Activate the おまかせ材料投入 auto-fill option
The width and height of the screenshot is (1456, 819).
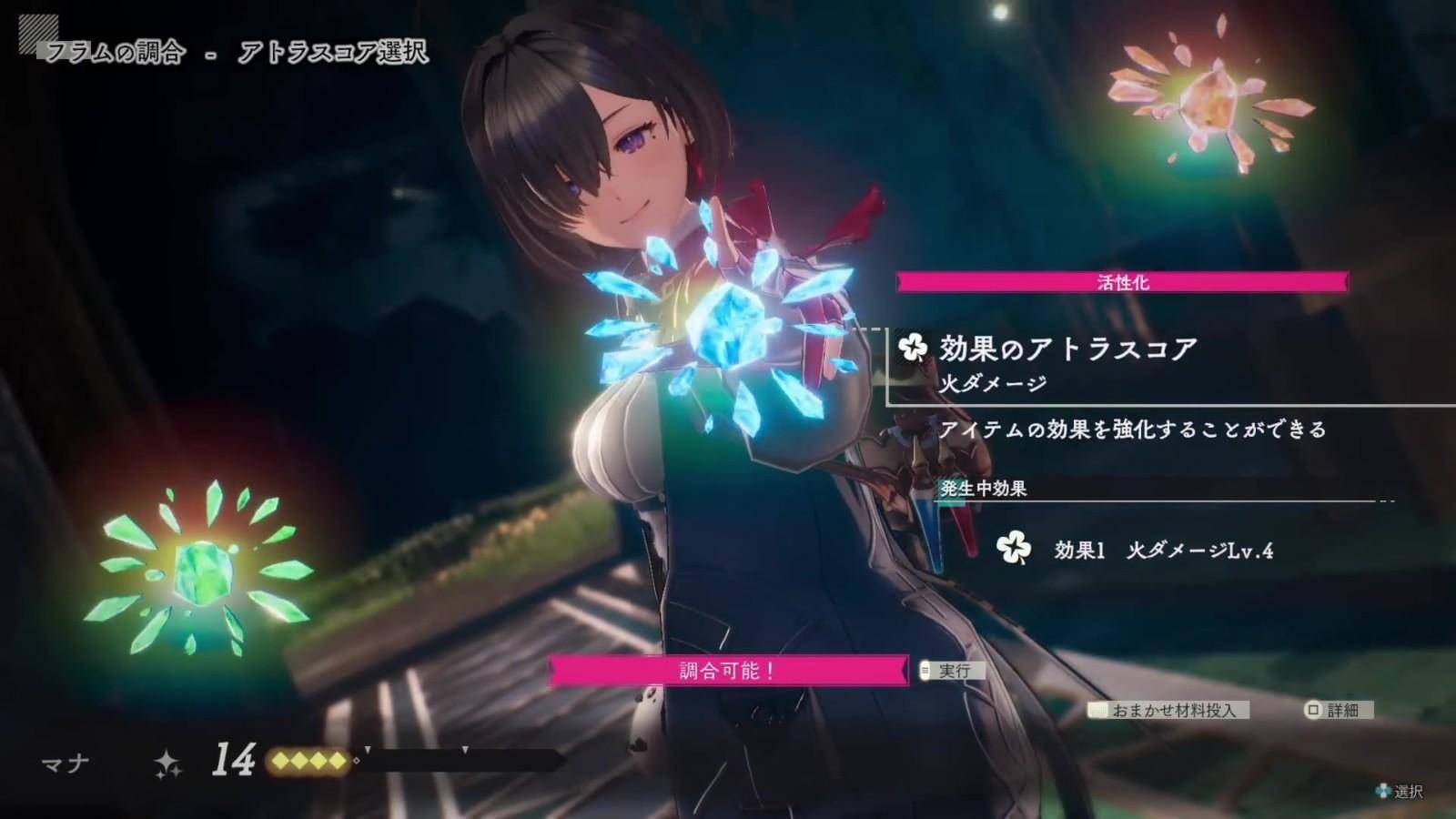coord(1169,710)
